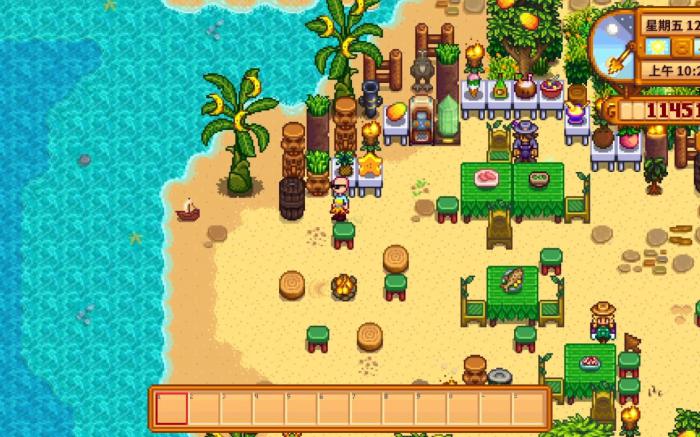The width and height of the screenshot is (700, 437).
Task: Choose the hotbar slot numbered 5
Action: tap(301, 408)
